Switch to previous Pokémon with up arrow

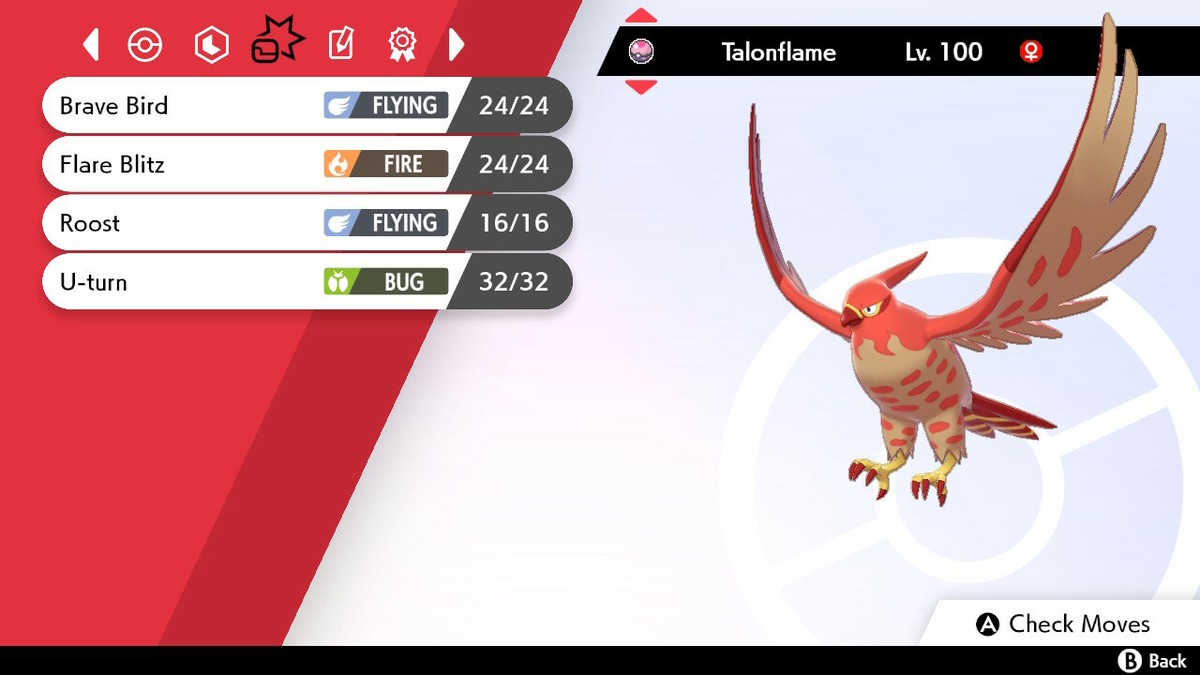(641, 16)
